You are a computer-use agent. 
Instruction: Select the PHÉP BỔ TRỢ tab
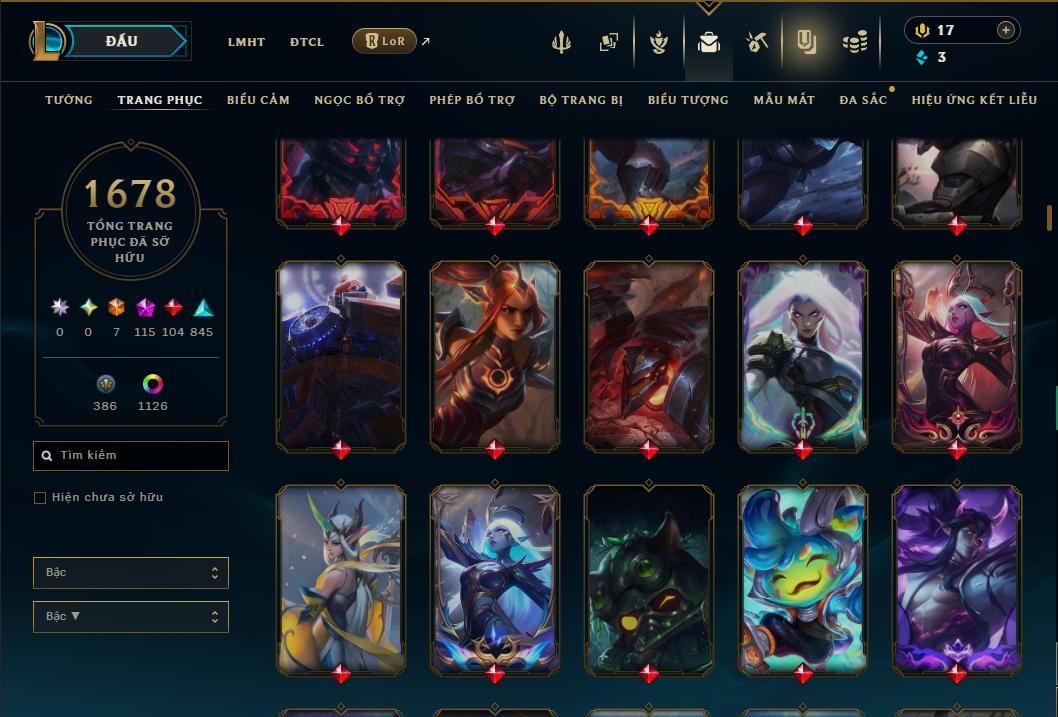(472, 100)
